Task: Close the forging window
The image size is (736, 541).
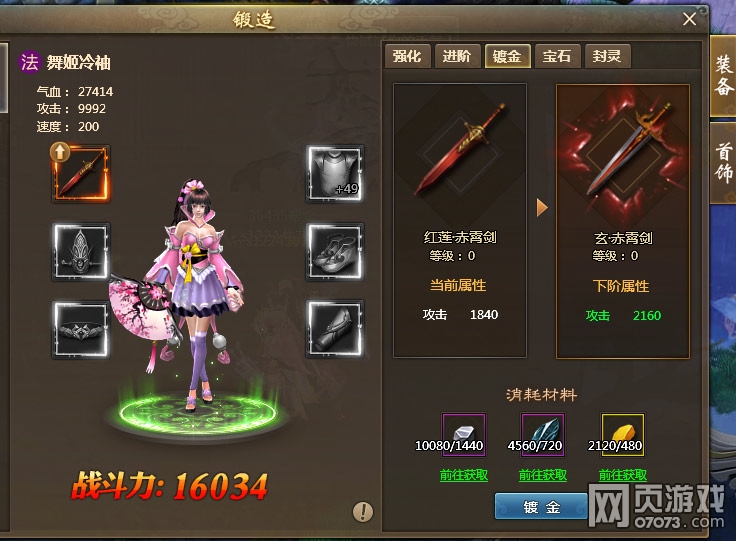Action: (x=689, y=18)
